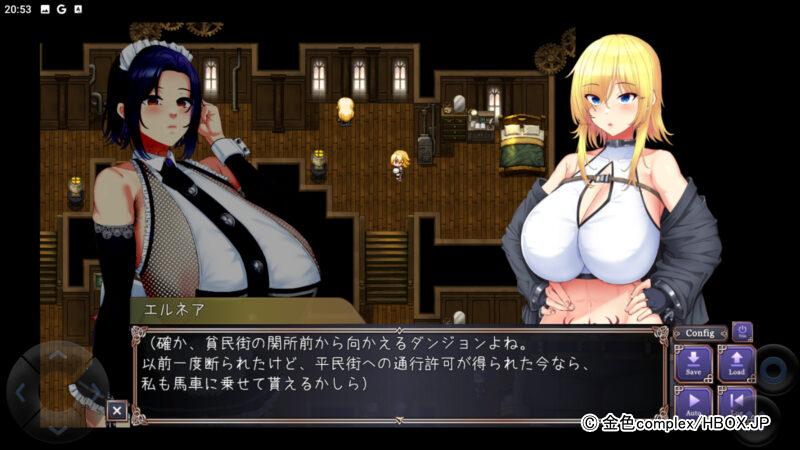
Task: Tap the up arrow on the virtual D-pad
Action: 58,355
